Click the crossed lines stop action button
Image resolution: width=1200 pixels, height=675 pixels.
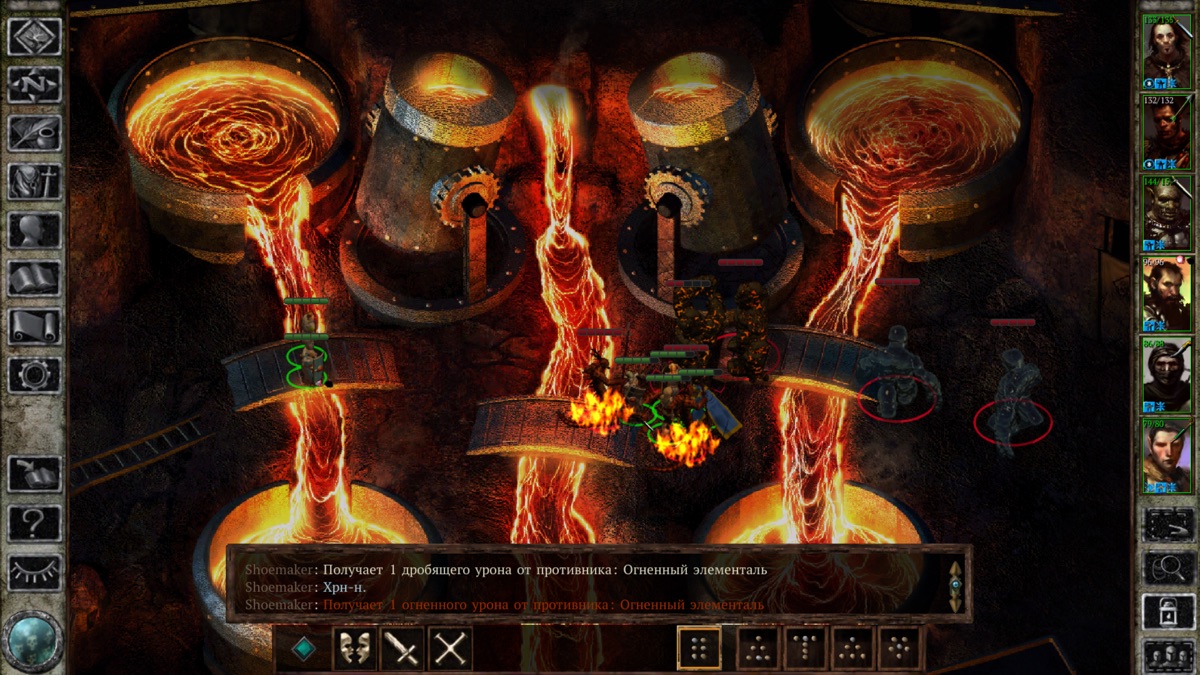[x=451, y=649]
